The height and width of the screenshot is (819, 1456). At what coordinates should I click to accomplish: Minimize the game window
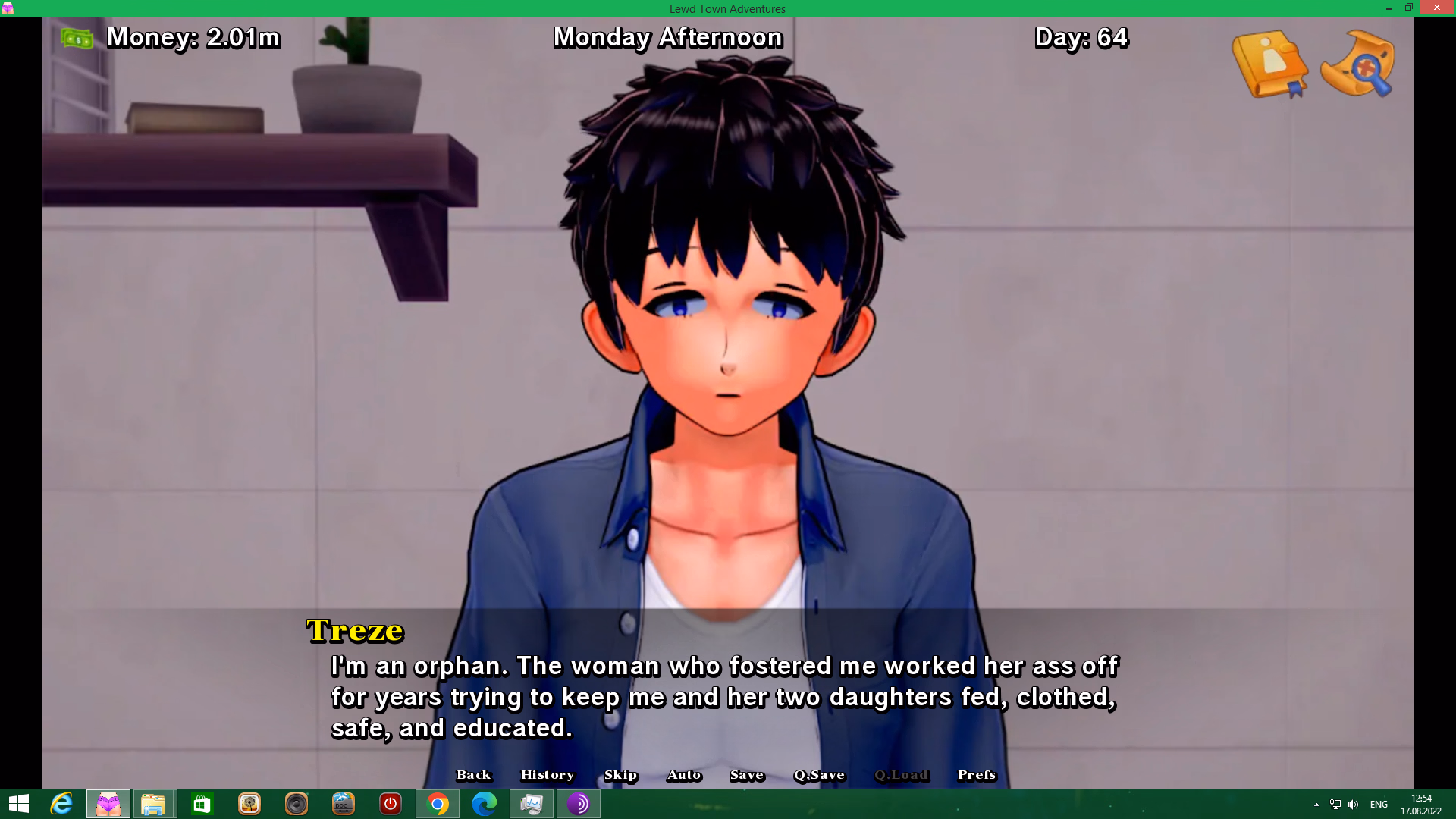click(x=1389, y=8)
